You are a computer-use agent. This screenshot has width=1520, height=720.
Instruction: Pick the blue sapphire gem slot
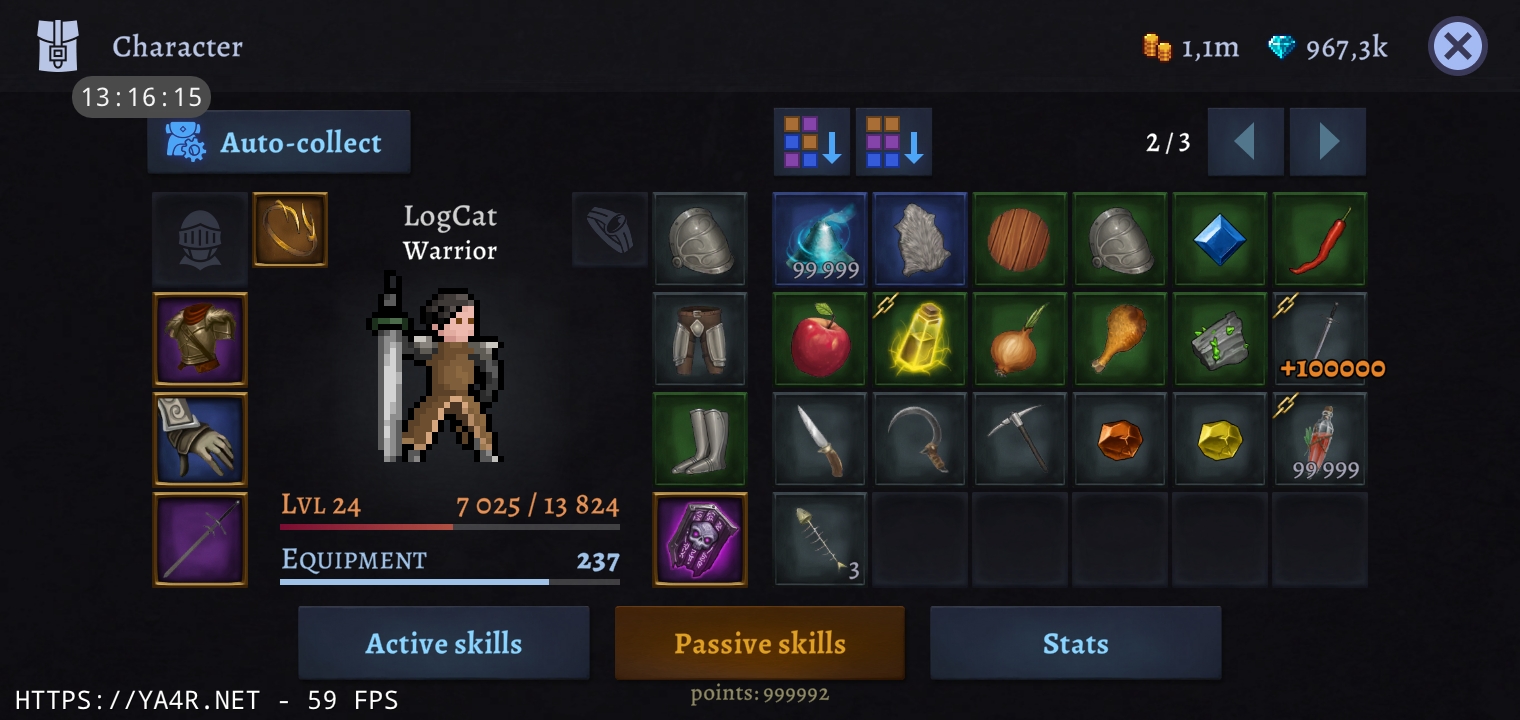(1220, 239)
